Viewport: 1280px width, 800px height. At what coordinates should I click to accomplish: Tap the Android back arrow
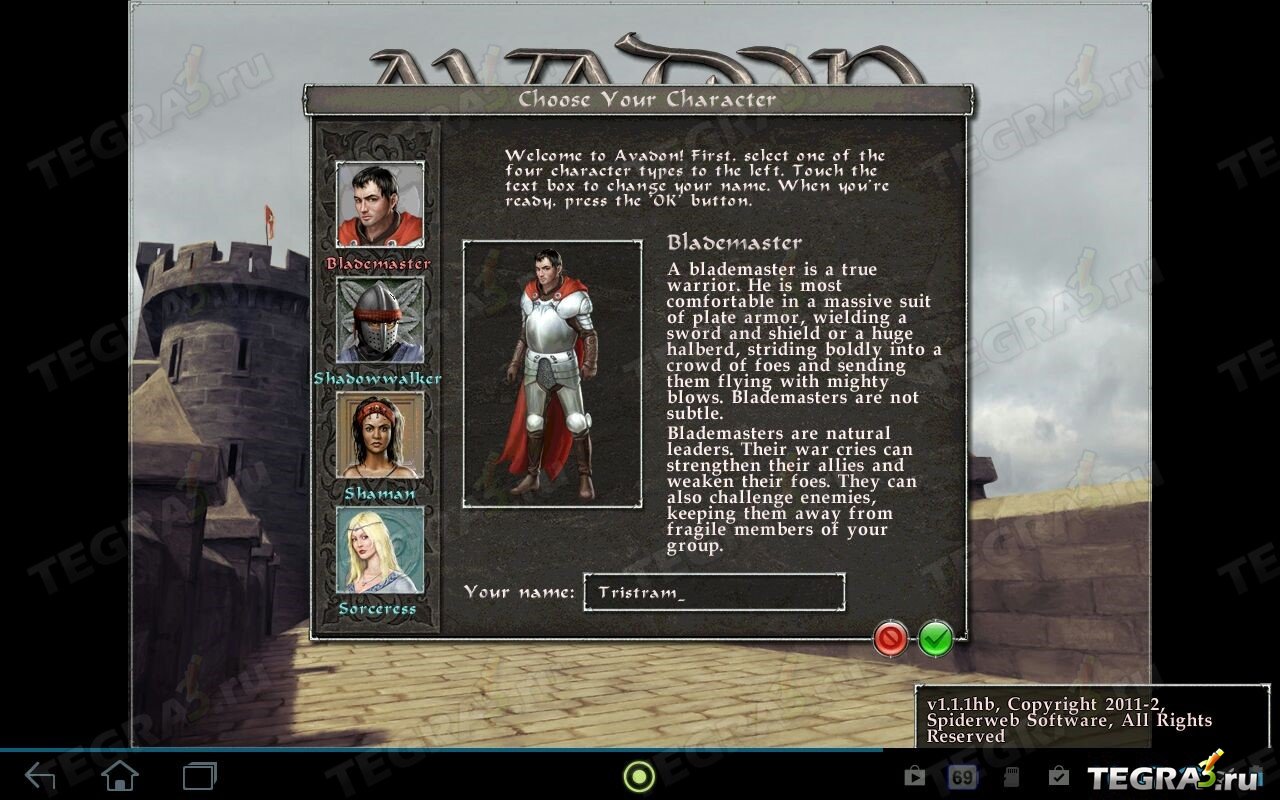[x=41, y=776]
